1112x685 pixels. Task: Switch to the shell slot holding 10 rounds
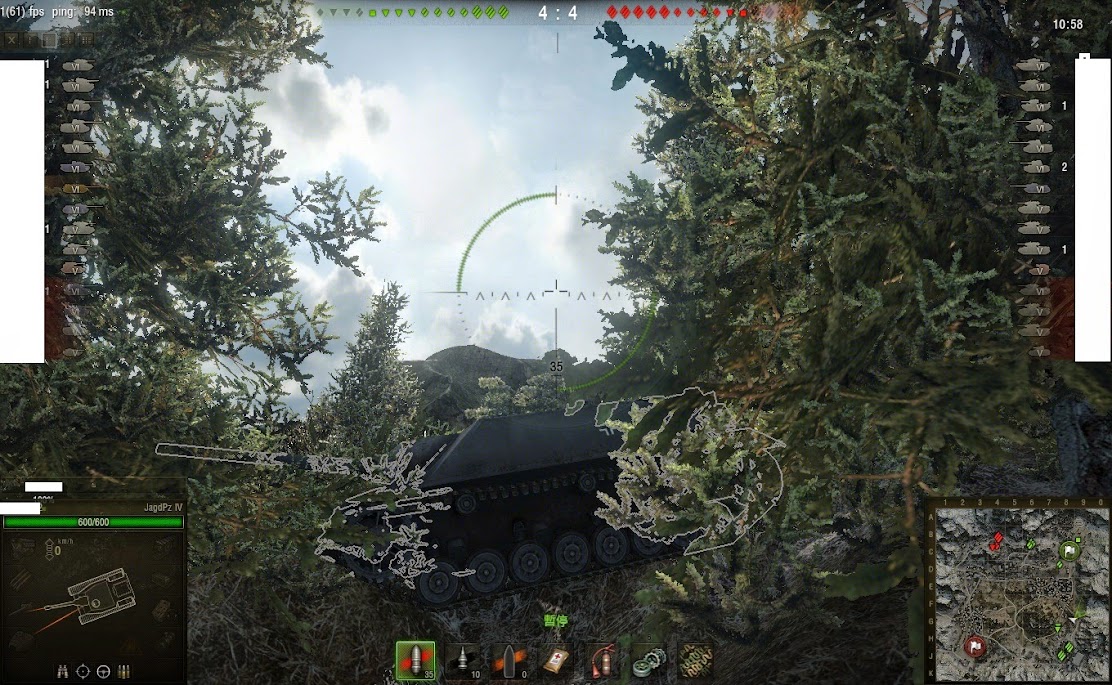(x=461, y=661)
